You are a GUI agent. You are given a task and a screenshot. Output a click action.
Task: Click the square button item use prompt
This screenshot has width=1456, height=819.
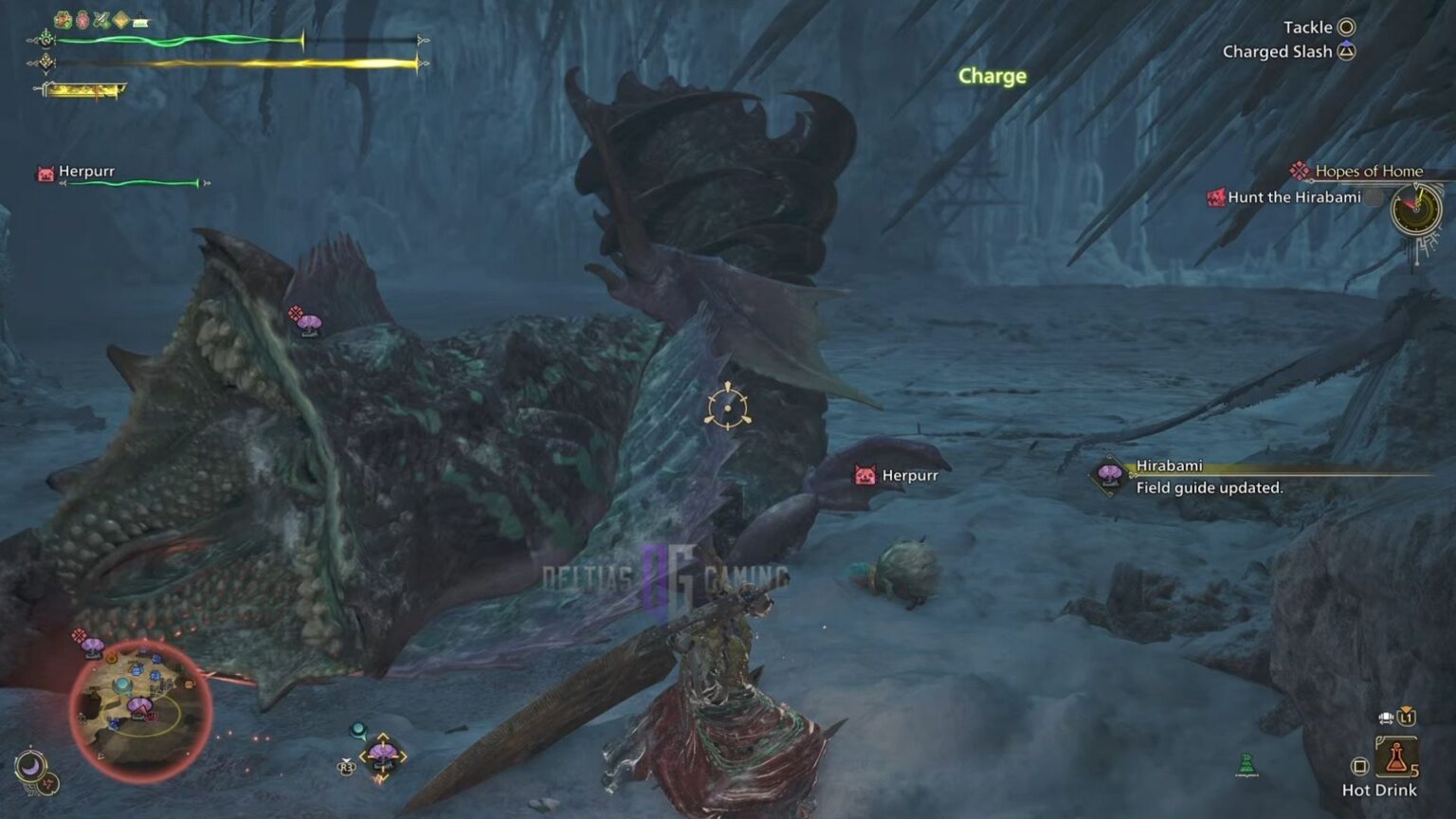(x=1361, y=765)
